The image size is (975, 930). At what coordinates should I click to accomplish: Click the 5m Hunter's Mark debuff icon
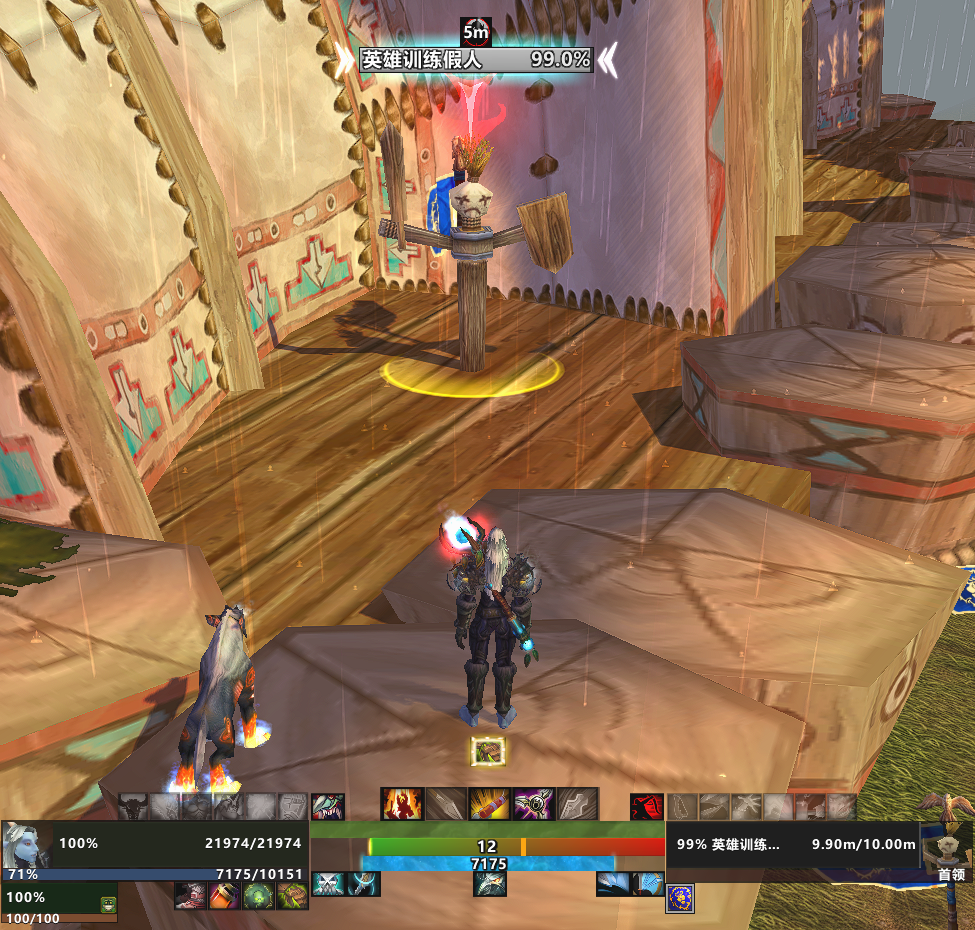[476, 31]
